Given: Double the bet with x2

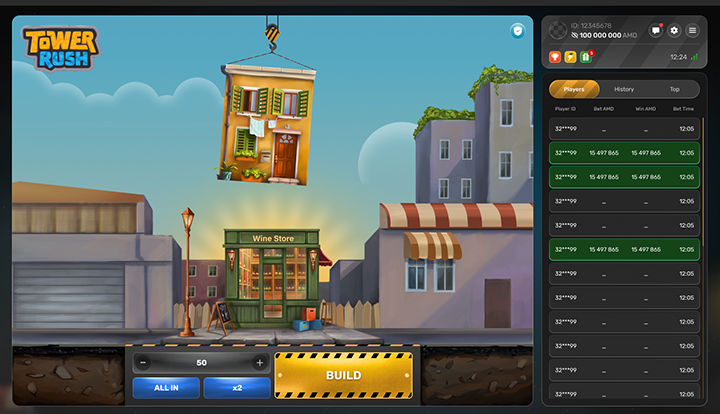Looking at the screenshot, I should coord(237,388).
